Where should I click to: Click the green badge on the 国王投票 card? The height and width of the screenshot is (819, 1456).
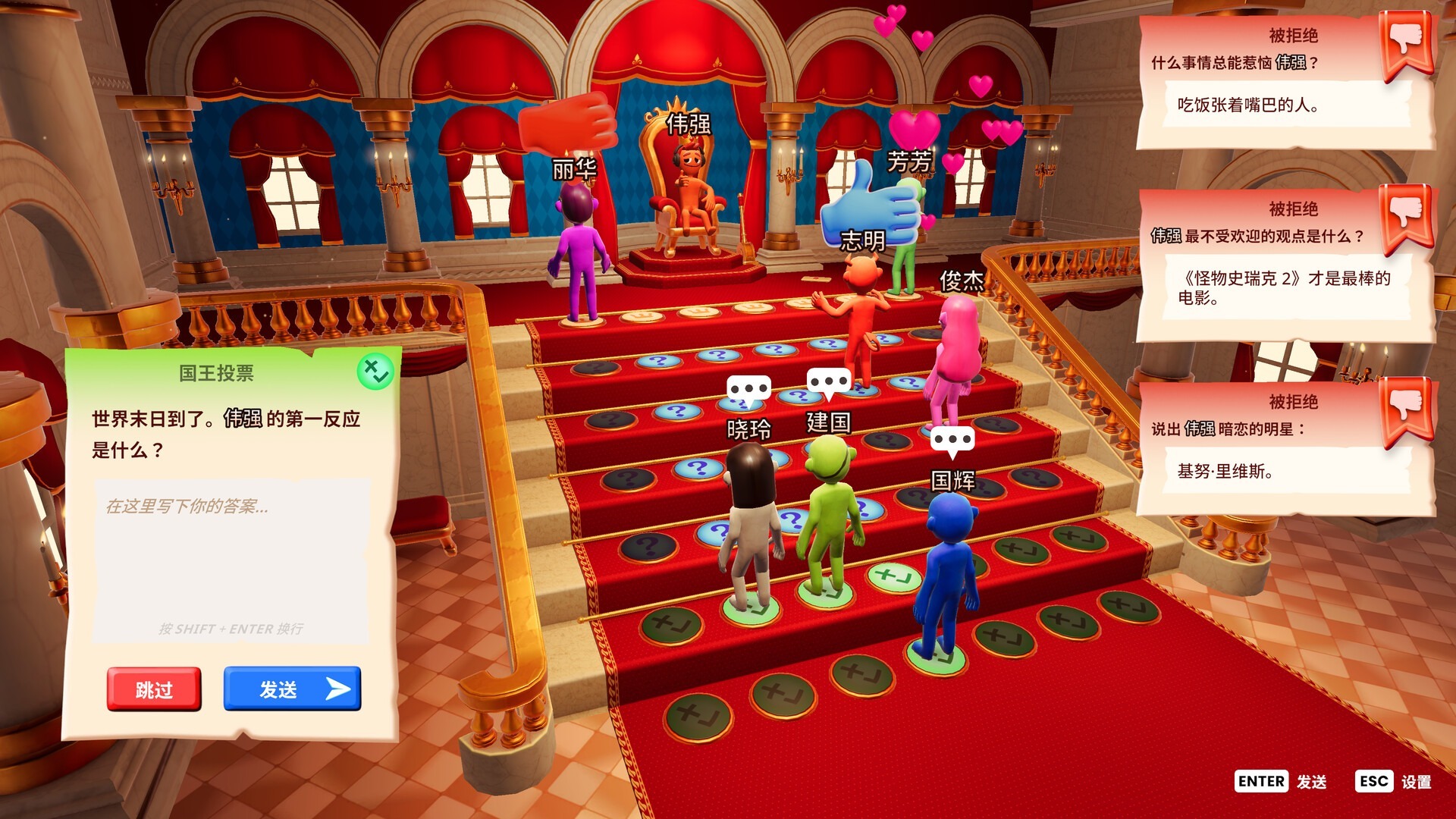pos(375,372)
